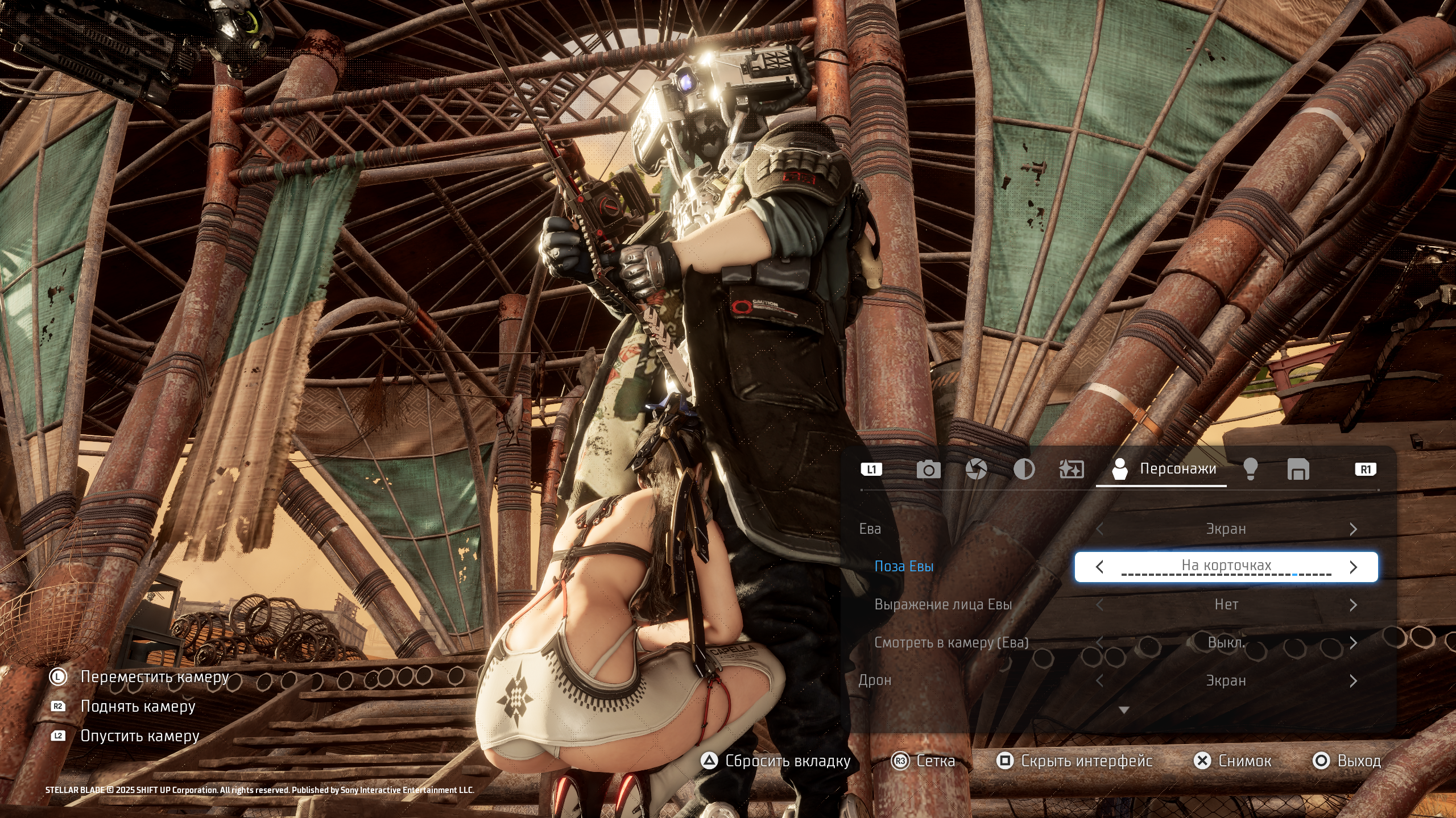Toggle Смотреть в камеру (Ева) right arrow

[x=1353, y=643]
